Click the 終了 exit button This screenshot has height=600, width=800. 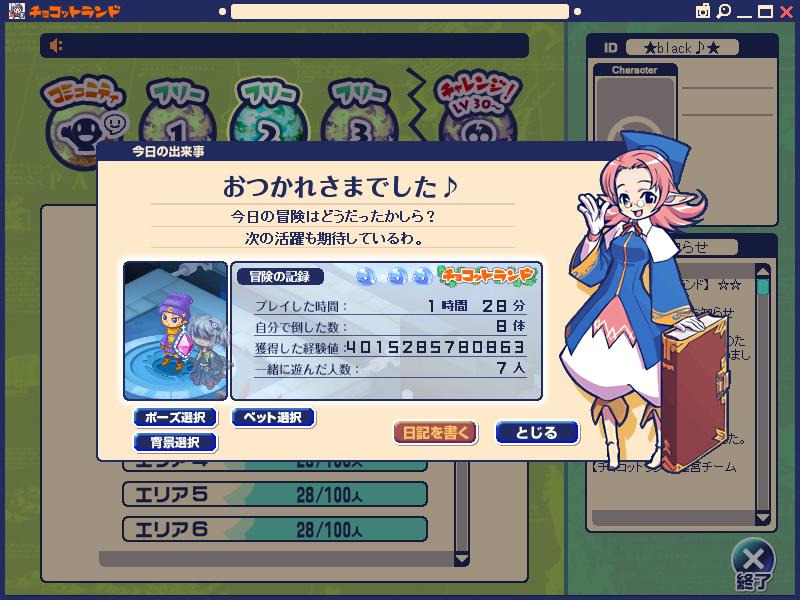(756, 563)
